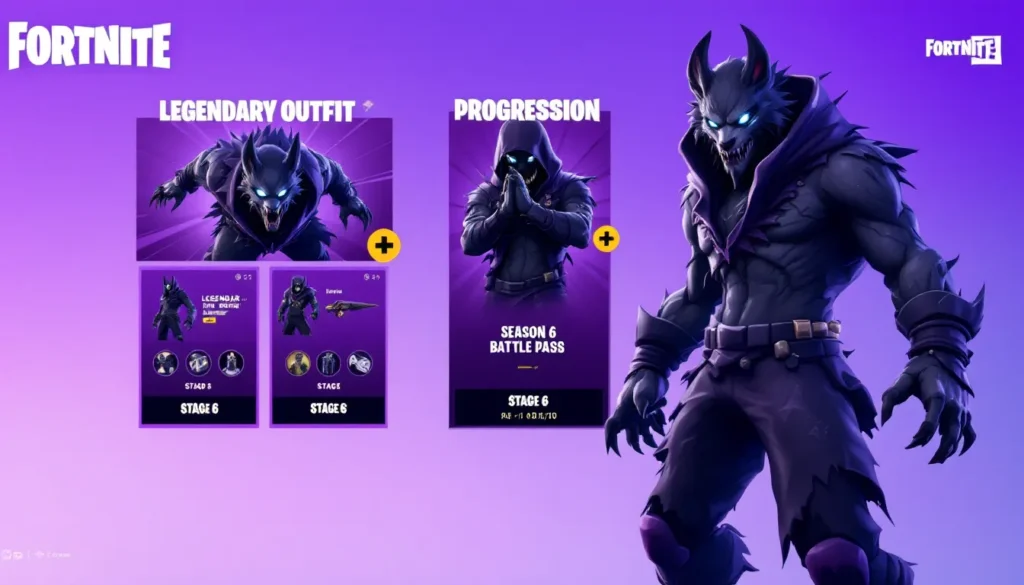
Task: Open the Legendary Outfit werewolf card
Action: pos(264,189)
